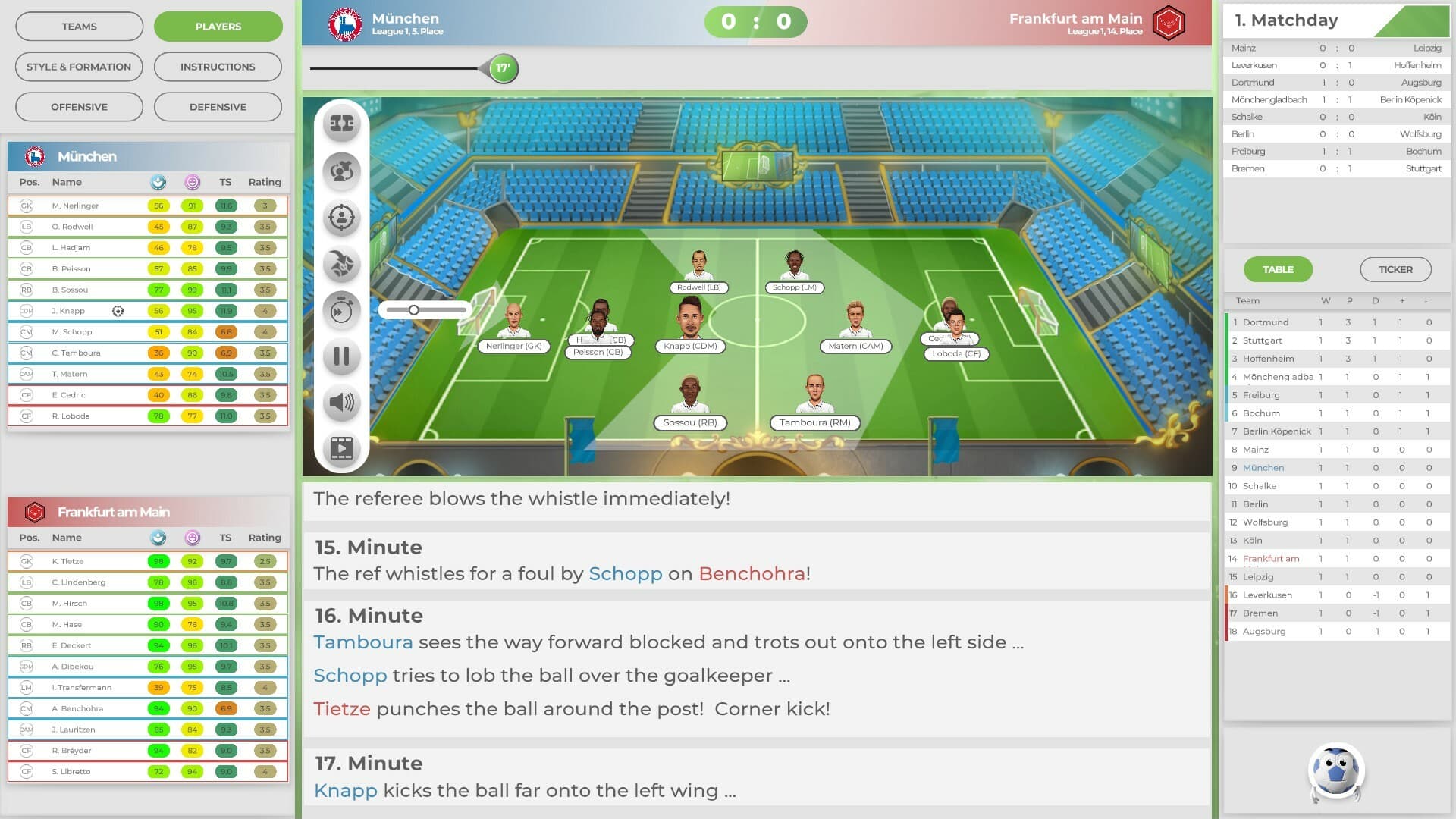This screenshot has height=819, width=1456.
Task: Open Schopp's page from the commentary link
Action: (625, 574)
